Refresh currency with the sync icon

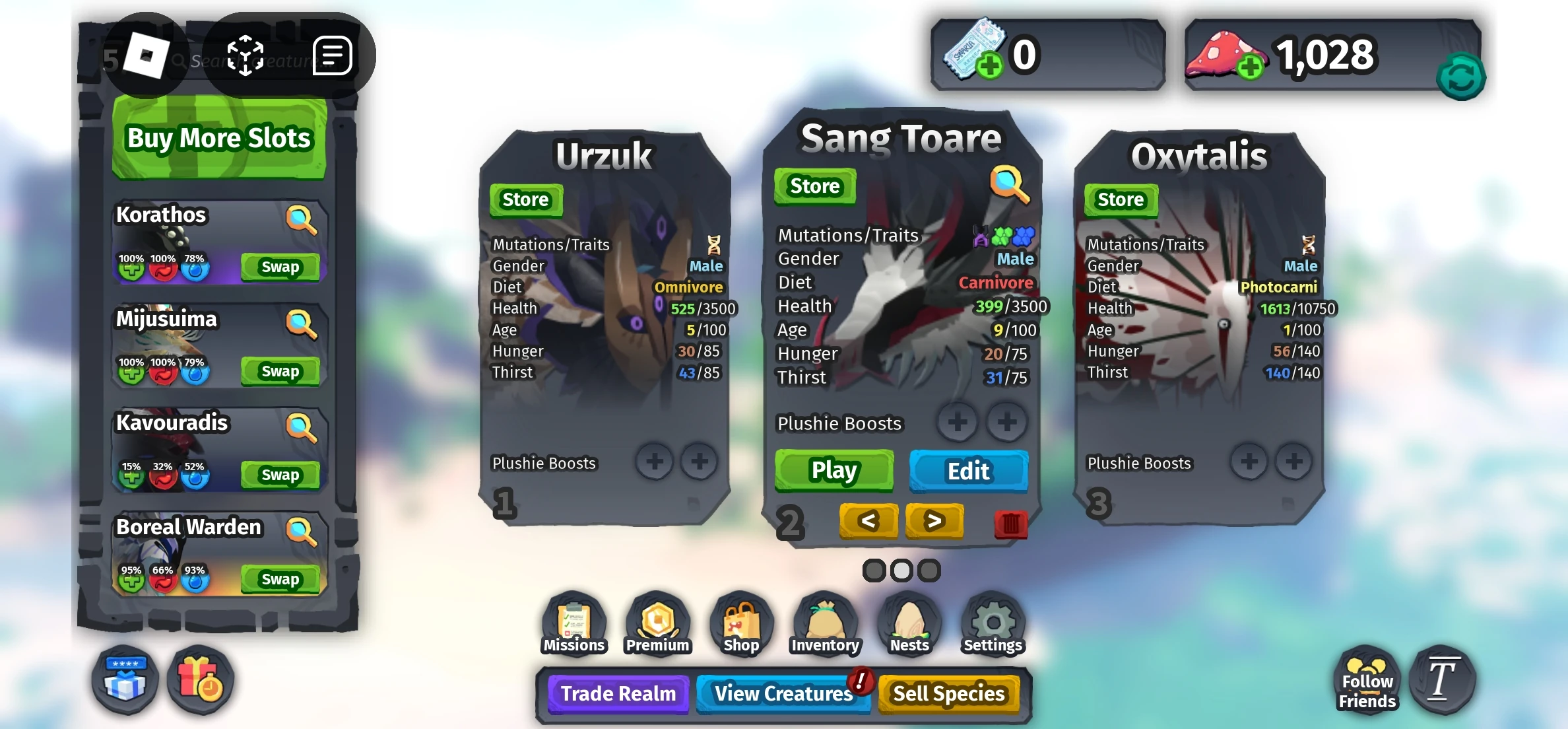coord(1462,77)
